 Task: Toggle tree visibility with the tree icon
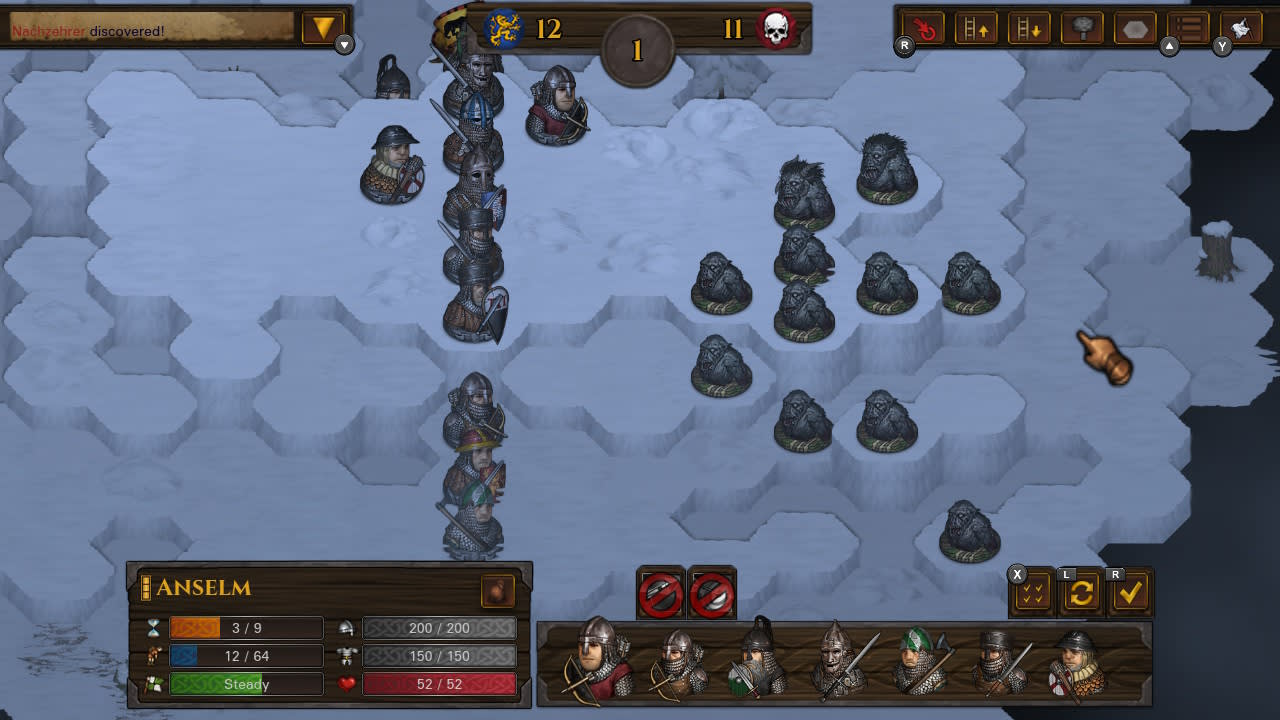coord(1081,27)
